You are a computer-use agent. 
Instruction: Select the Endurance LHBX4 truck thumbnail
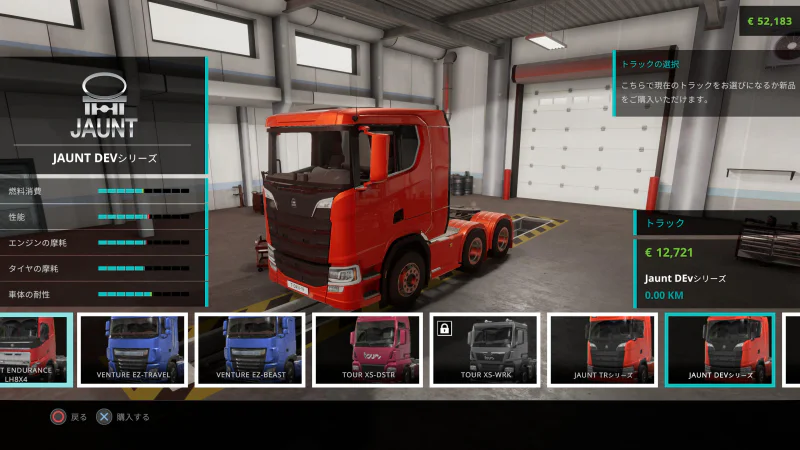click(34, 349)
